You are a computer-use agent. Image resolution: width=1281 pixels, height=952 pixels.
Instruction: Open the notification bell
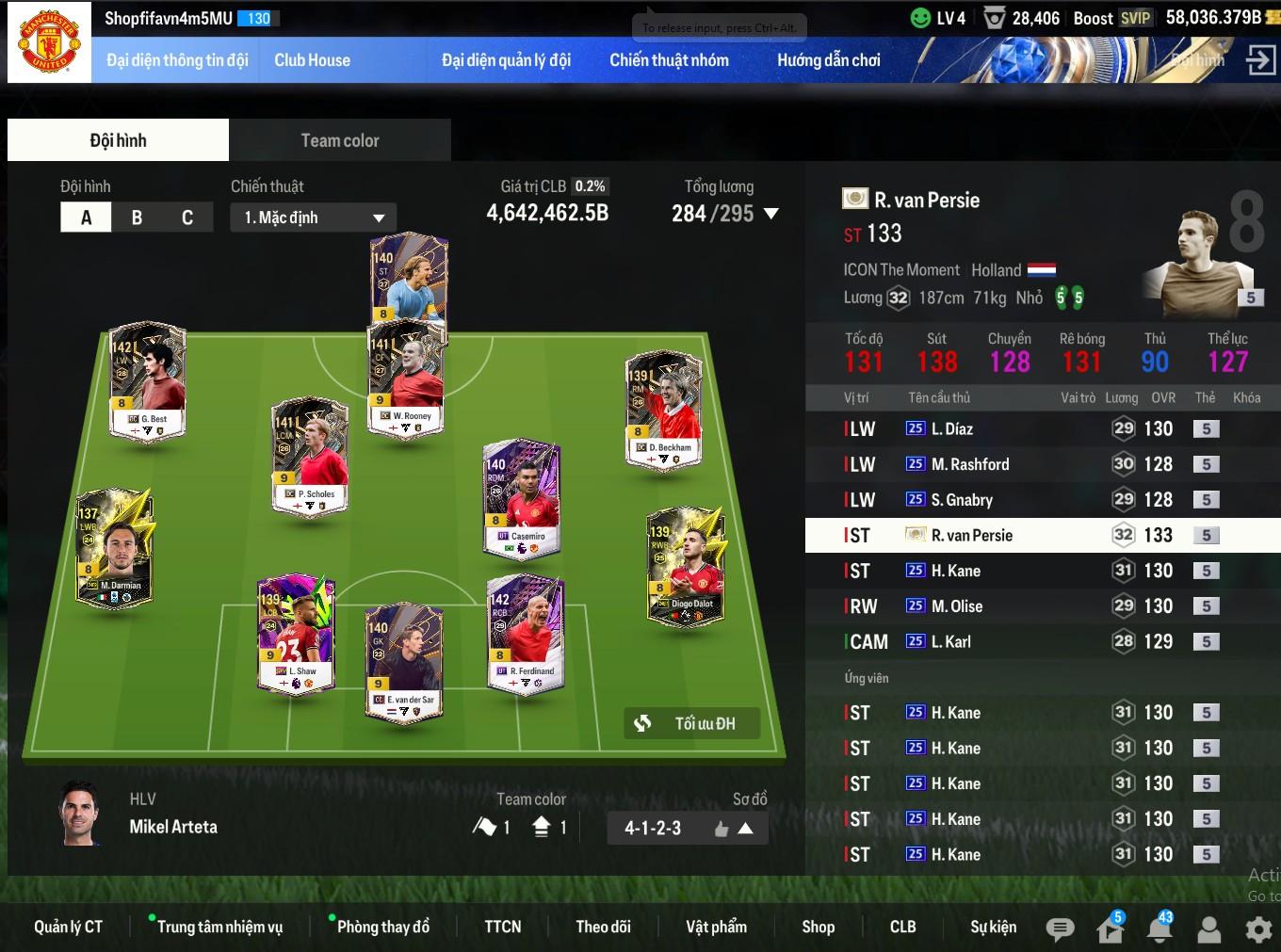tap(1159, 929)
